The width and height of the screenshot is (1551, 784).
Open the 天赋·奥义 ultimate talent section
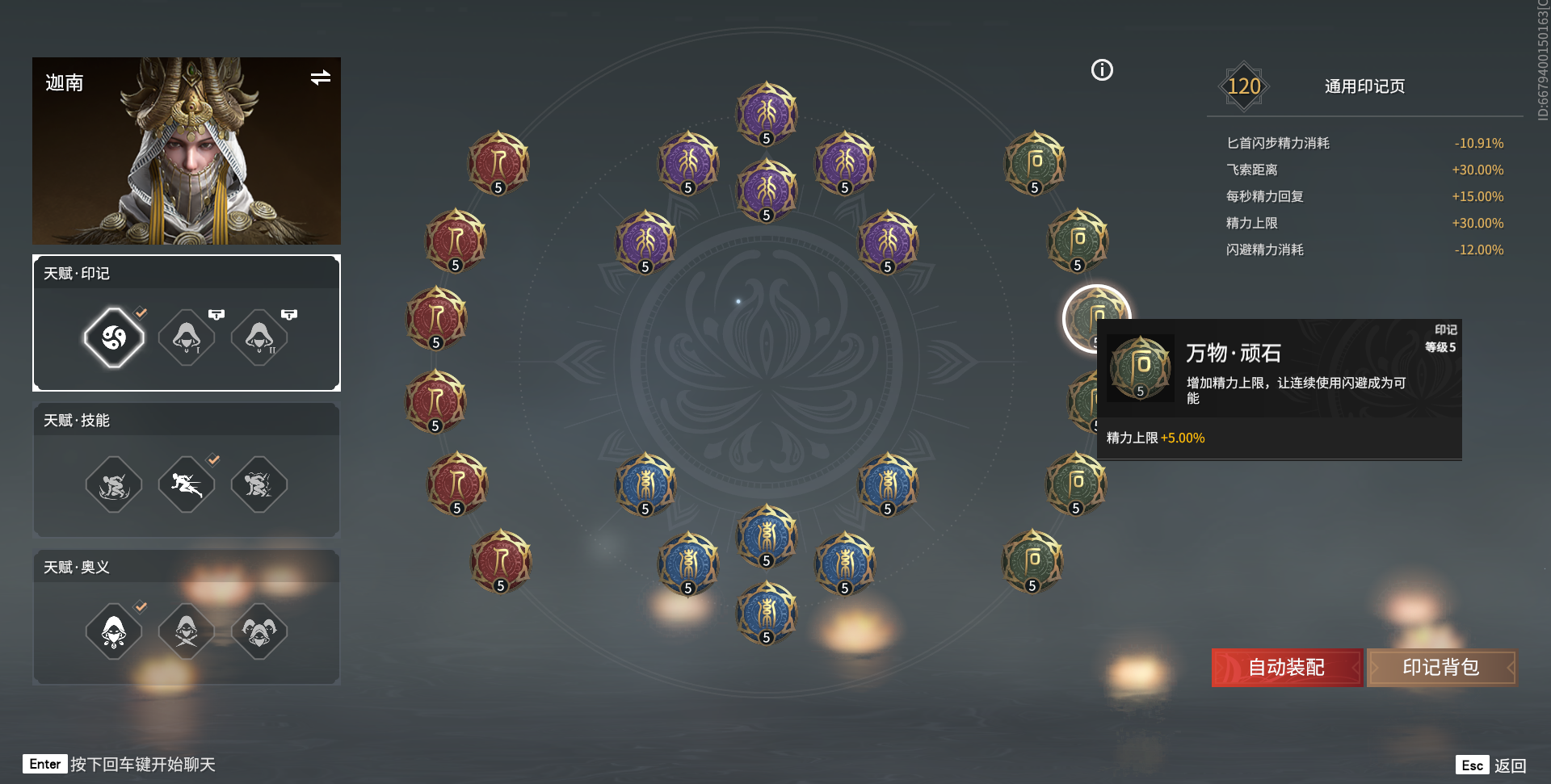77,568
